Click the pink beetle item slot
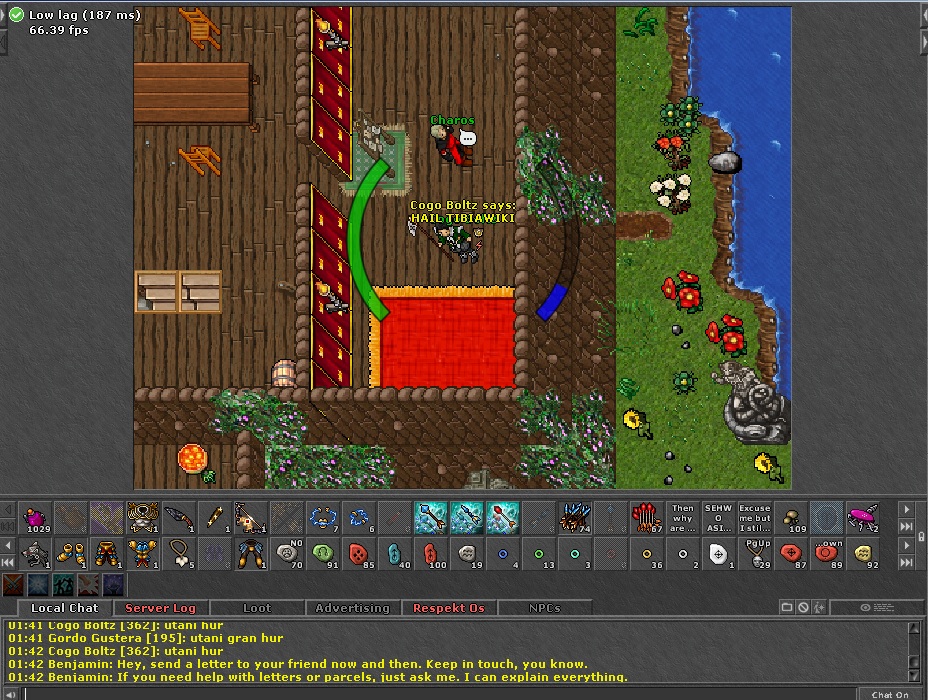The height and width of the screenshot is (700, 928). point(864,518)
